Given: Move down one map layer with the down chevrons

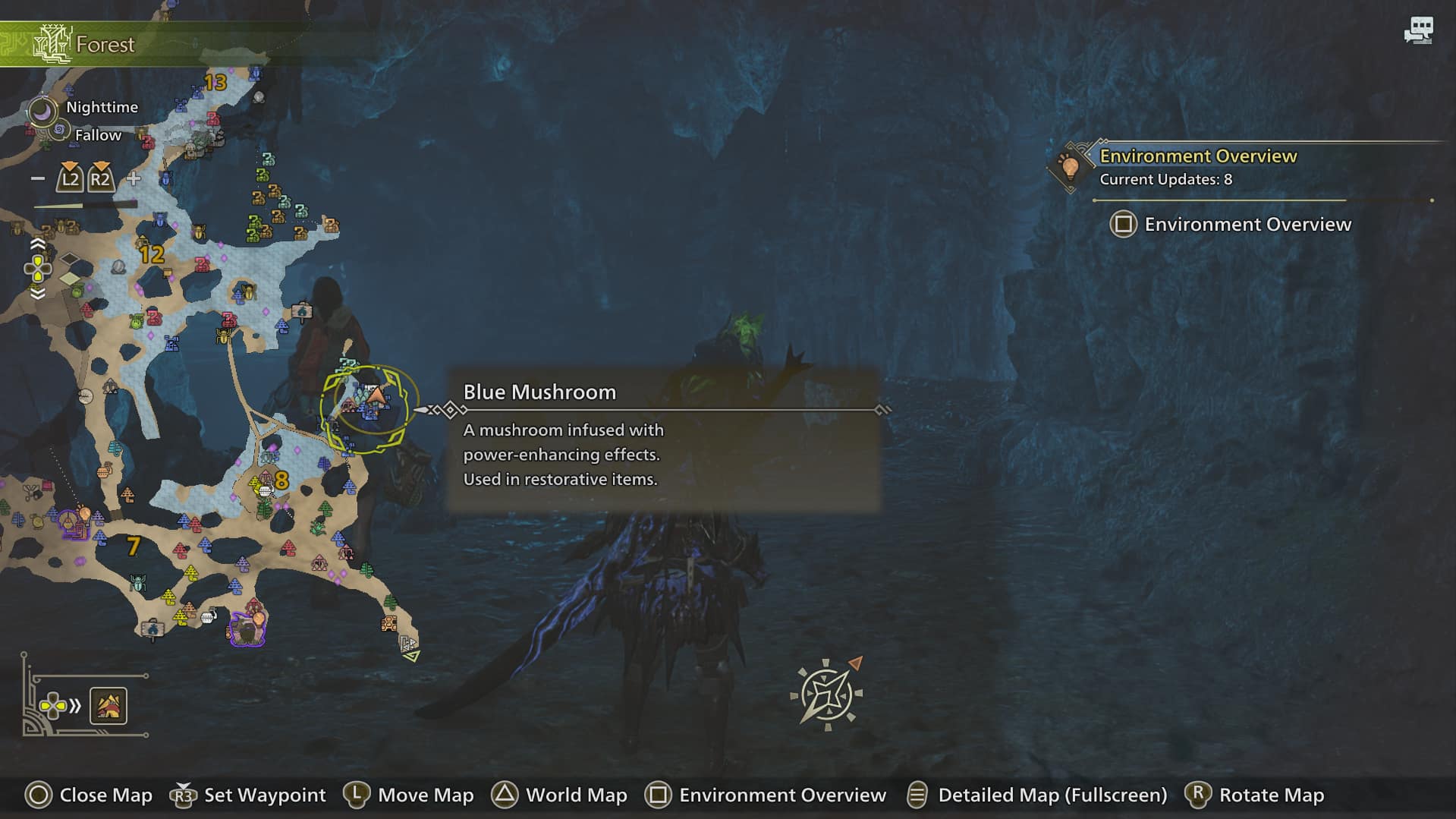Looking at the screenshot, I should 37,293.
